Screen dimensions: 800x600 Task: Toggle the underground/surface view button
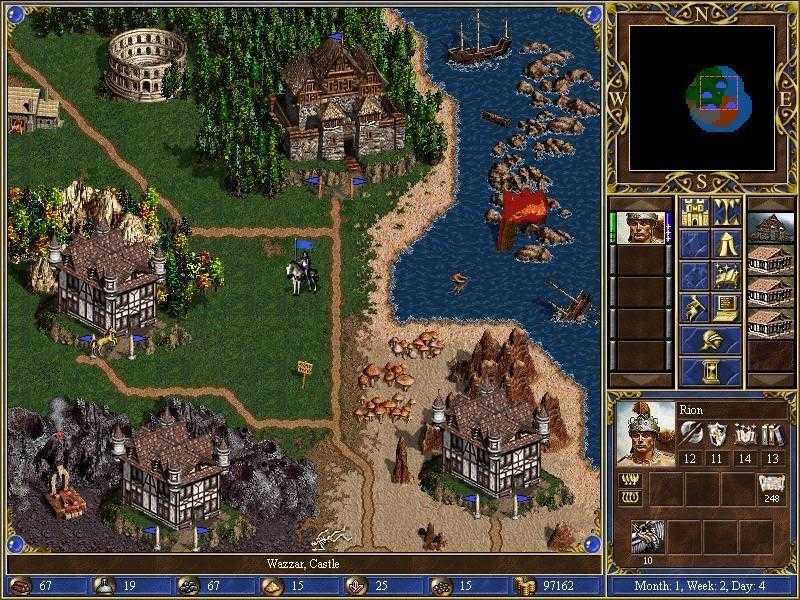tap(727, 211)
